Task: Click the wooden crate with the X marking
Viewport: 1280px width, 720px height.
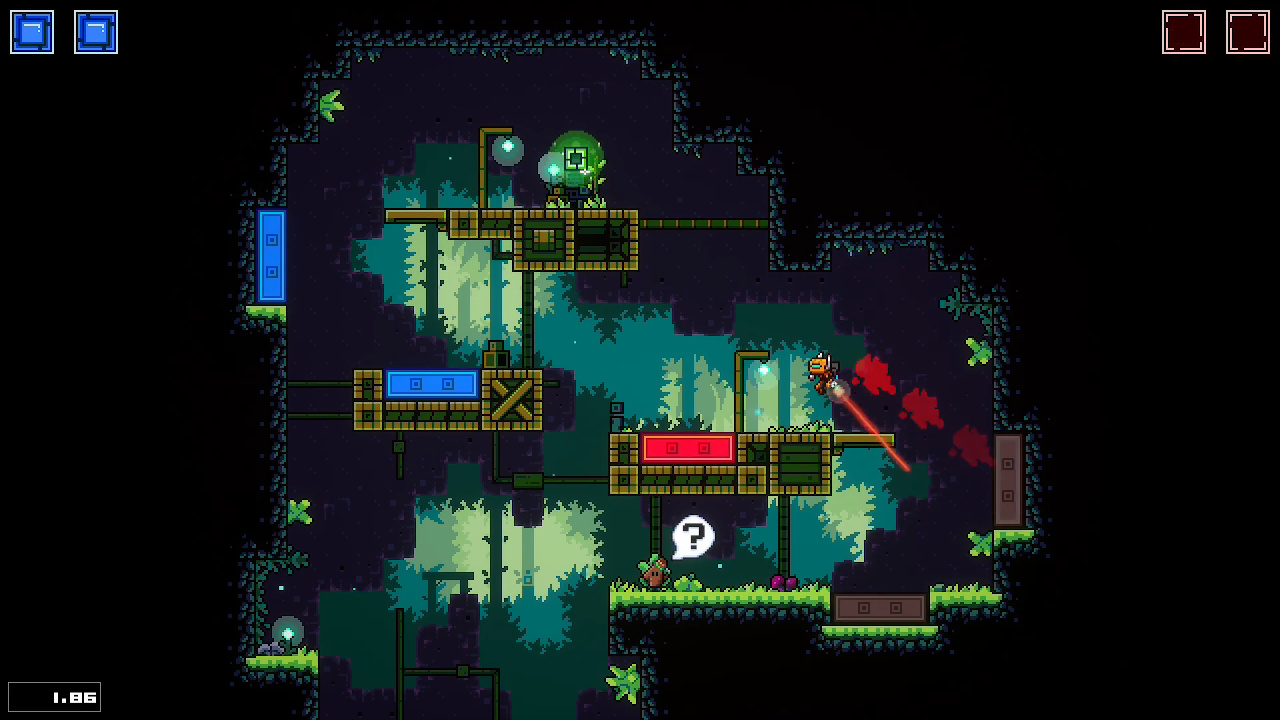Action: [x=512, y=400]
